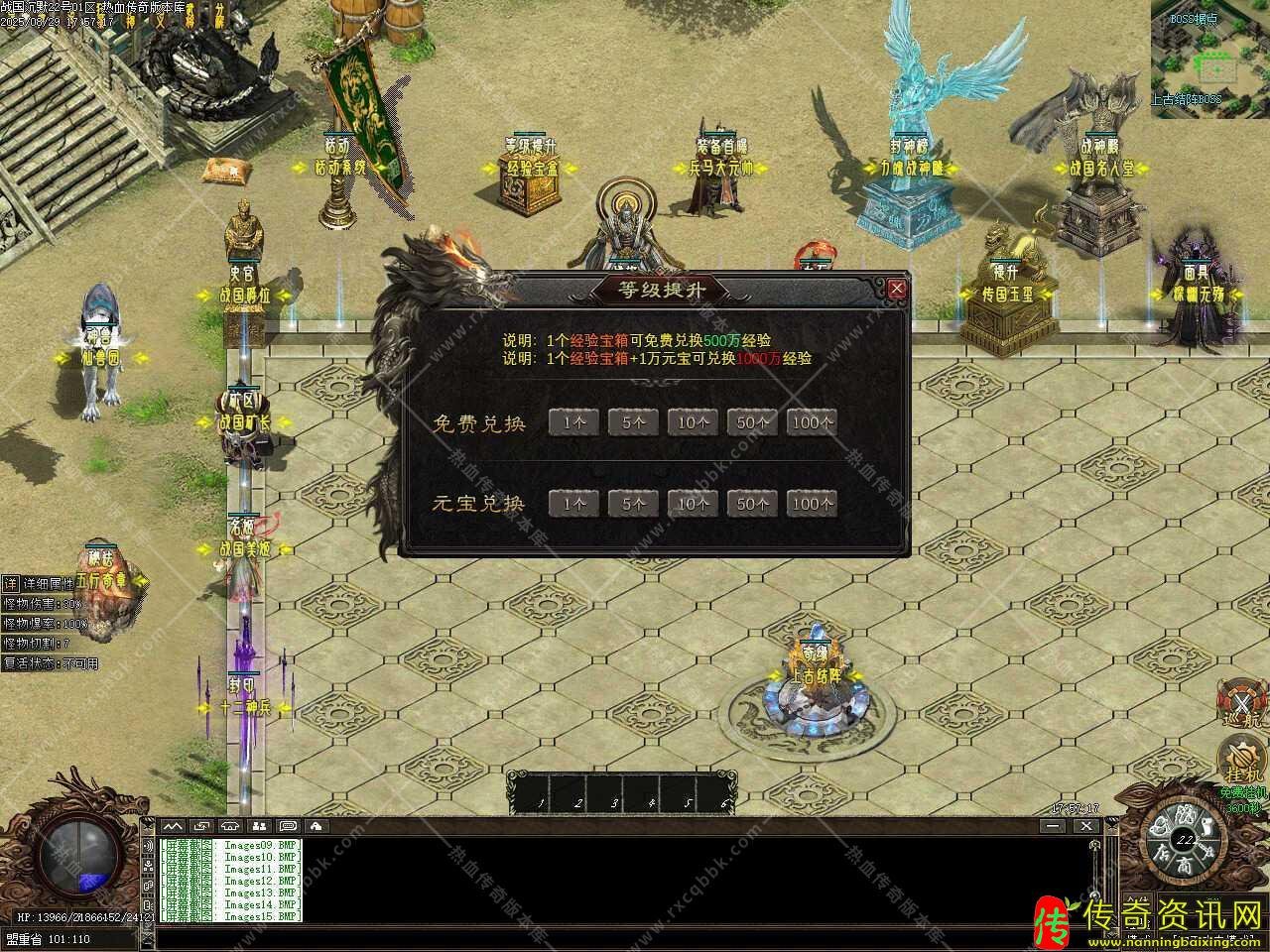Close the chat window with X
Viewport: 1270px width, 952px height.
pyautogui.click(x=1086, y=825)
